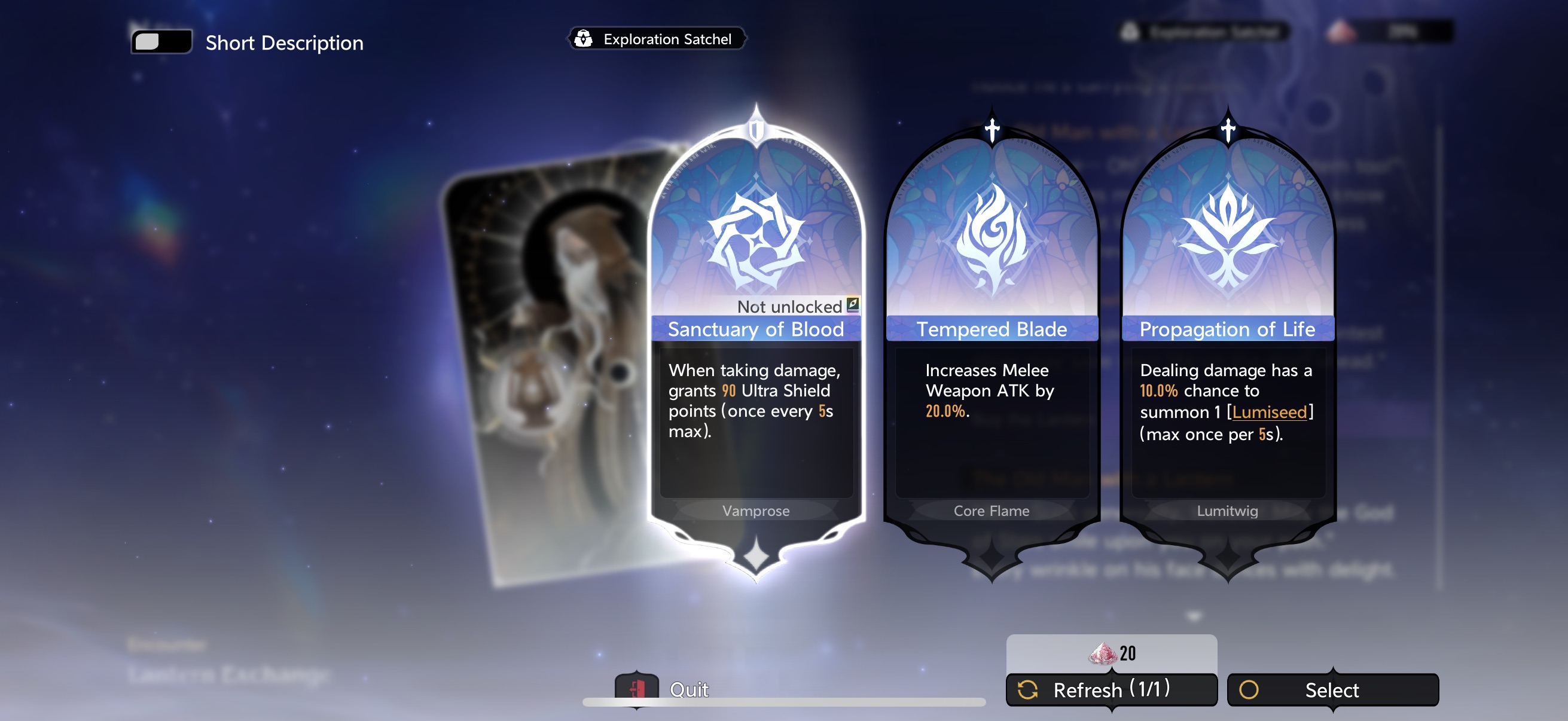Refresh the card choices

pyautogui.click(x=1111, y=689)
